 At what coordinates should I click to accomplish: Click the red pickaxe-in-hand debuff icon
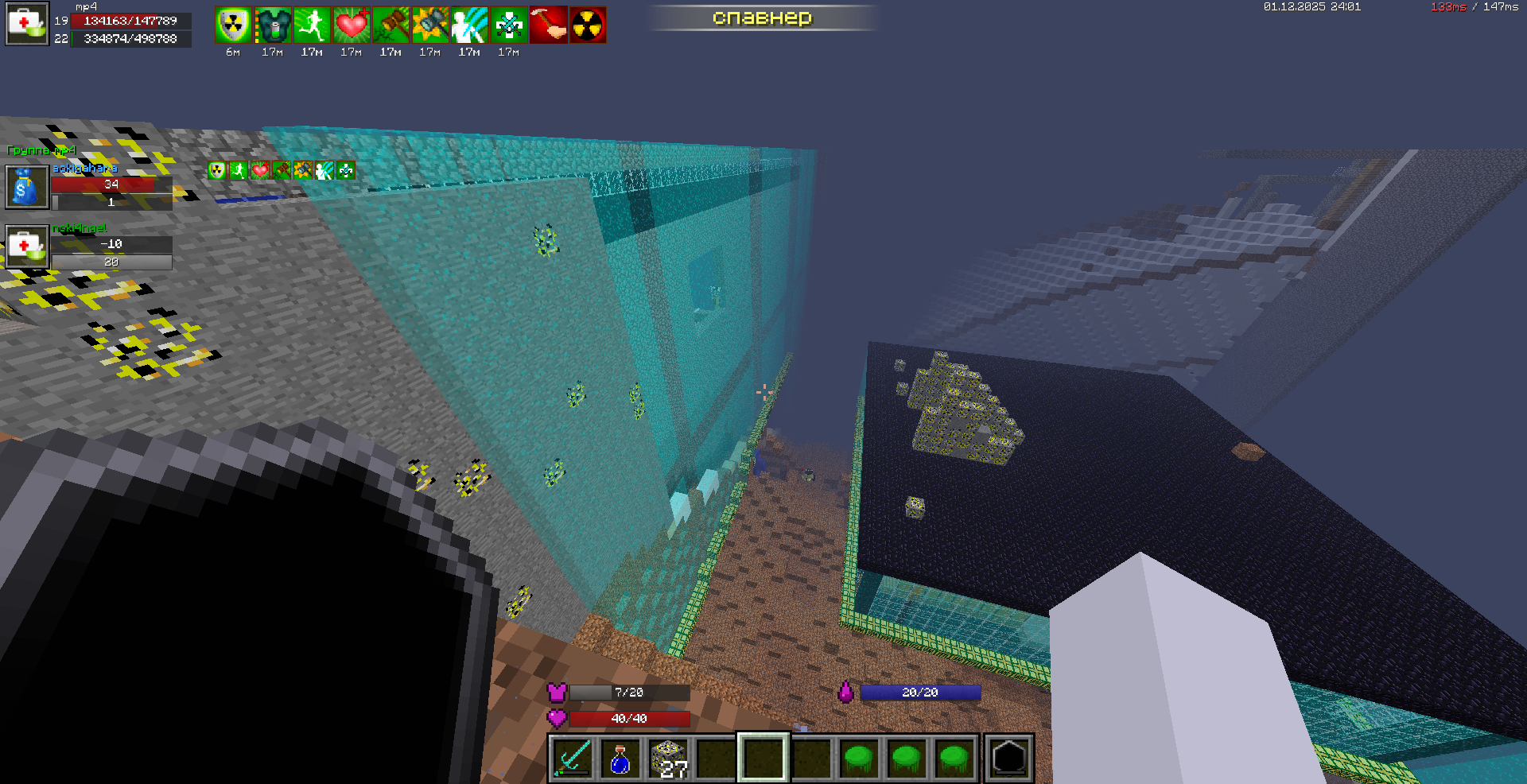point(548,25)
